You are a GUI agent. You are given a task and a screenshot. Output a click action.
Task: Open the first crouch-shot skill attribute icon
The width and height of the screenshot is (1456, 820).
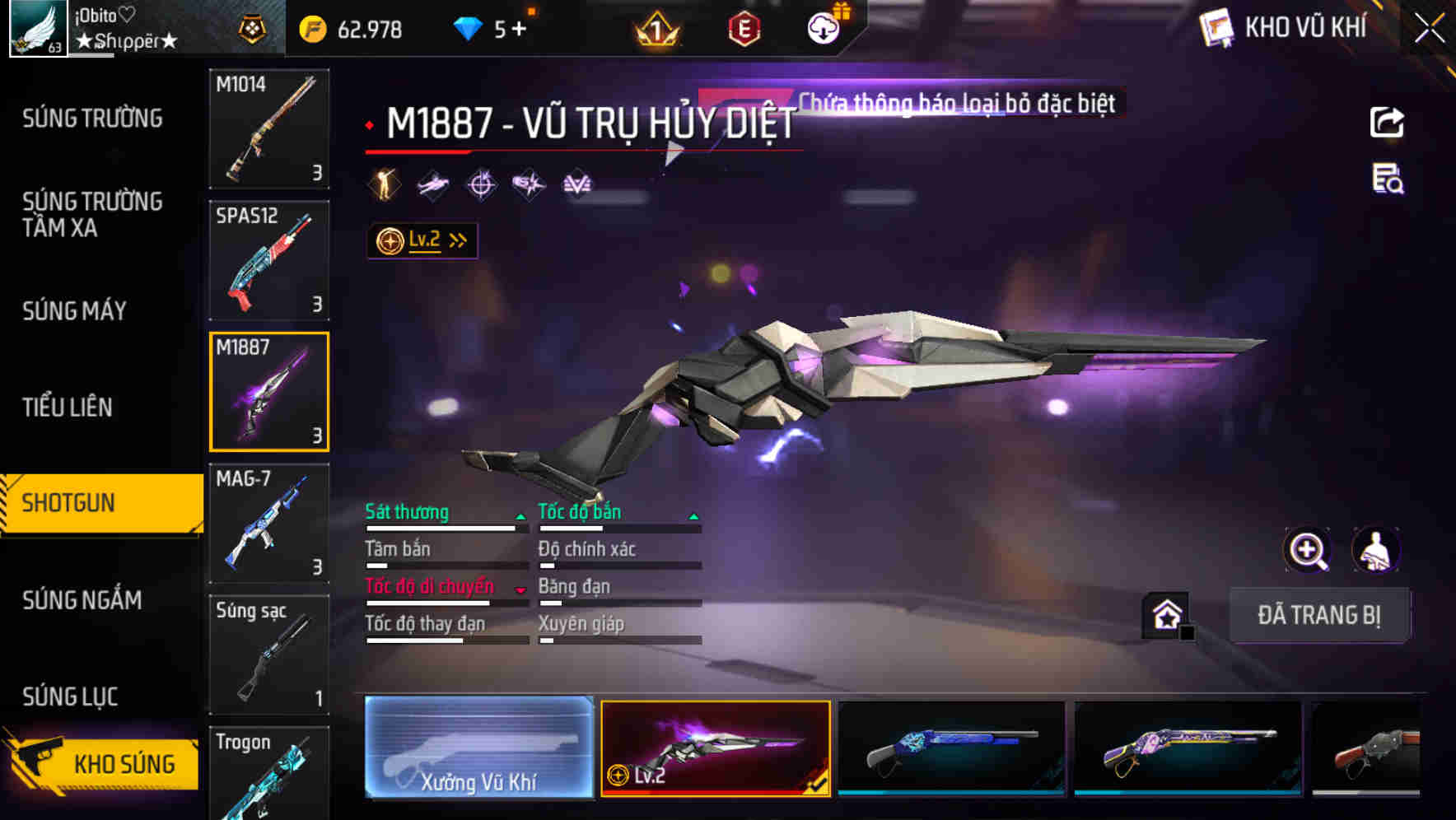point(384,184)
